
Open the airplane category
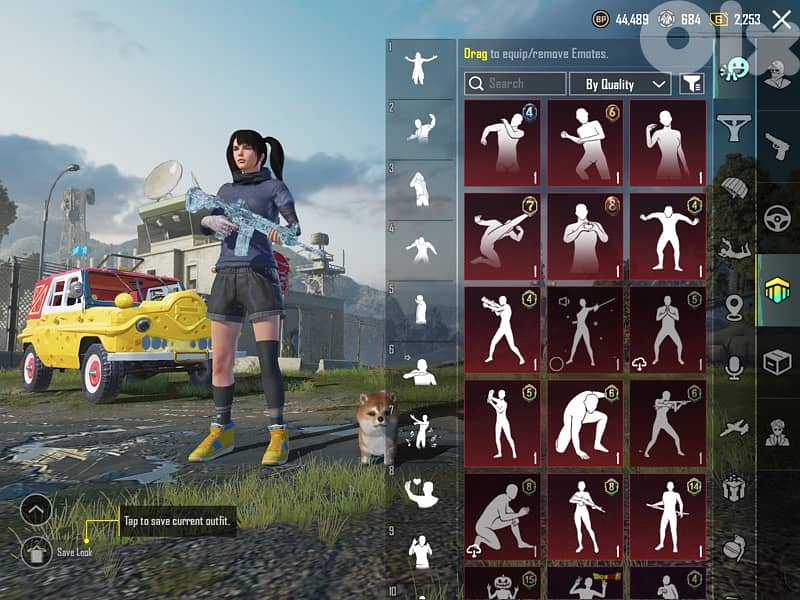click(735, 428)
